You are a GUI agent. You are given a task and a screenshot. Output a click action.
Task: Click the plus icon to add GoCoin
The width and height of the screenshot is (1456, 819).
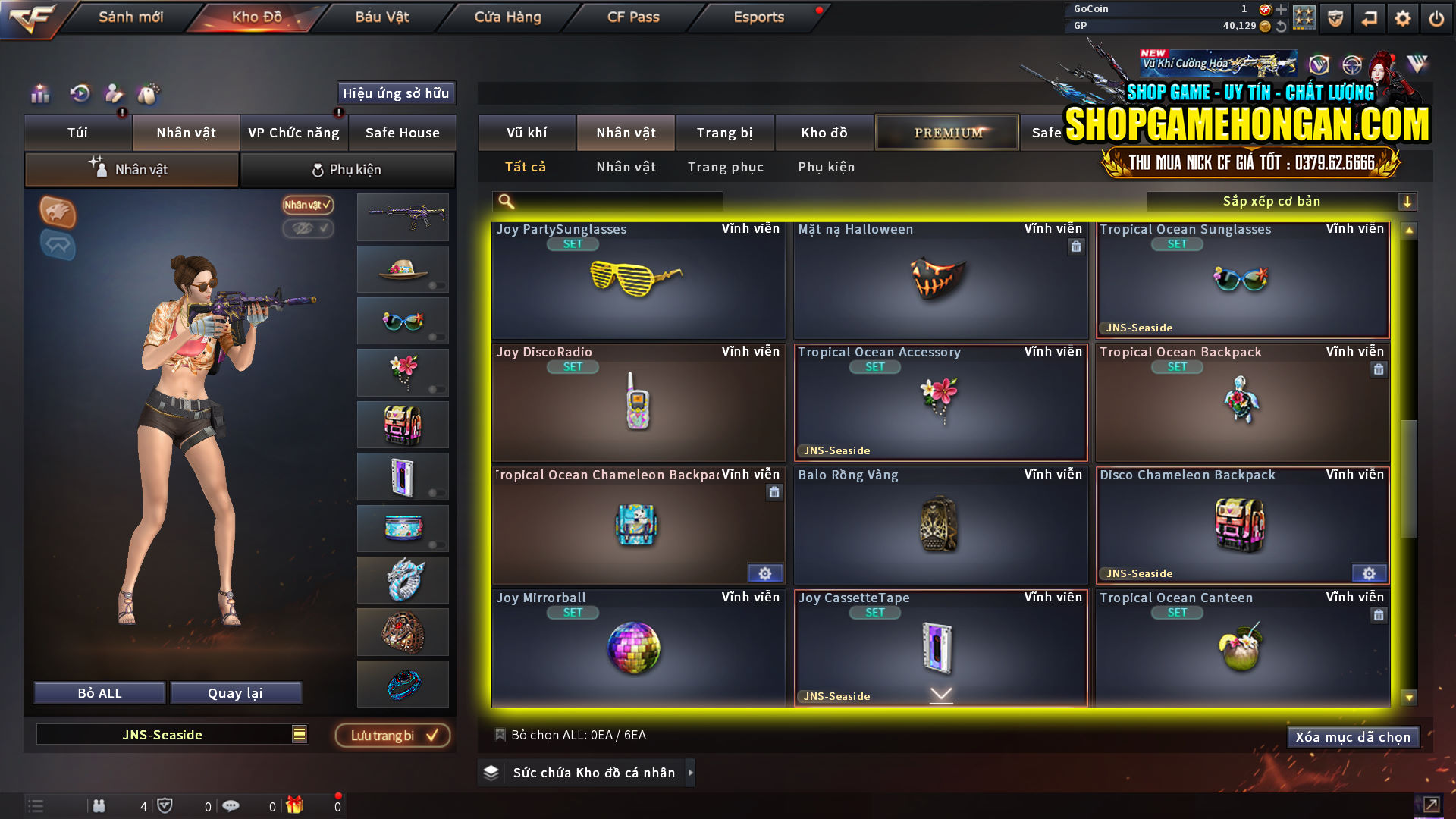(1282, 10)
